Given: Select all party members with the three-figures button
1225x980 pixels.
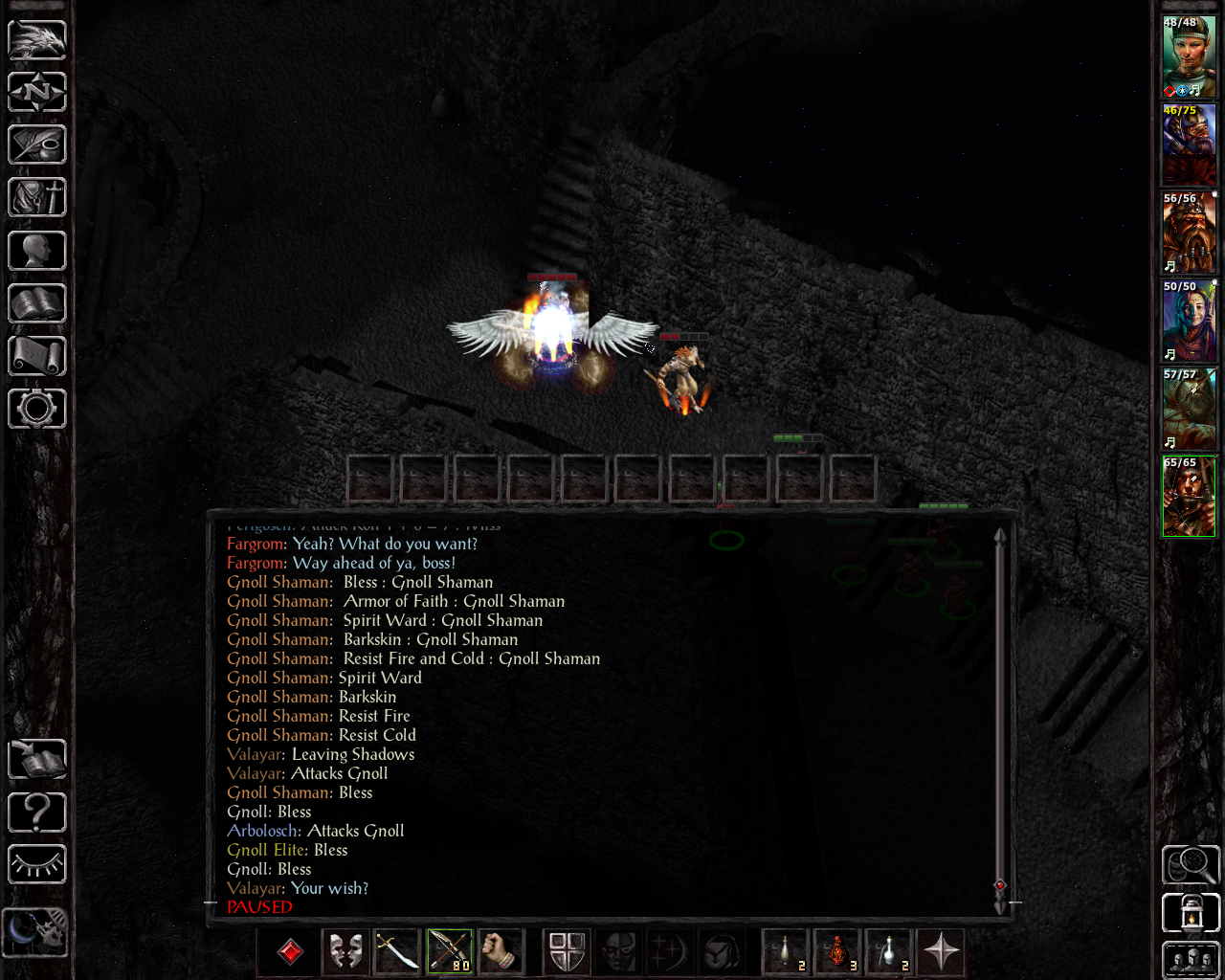Looking at the screenshot, I should 1191,960.
